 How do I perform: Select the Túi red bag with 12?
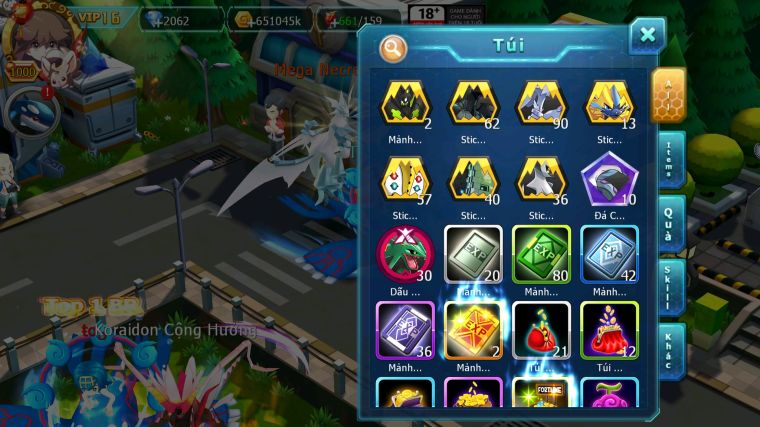pyautogui.click(x=609, y=330)
